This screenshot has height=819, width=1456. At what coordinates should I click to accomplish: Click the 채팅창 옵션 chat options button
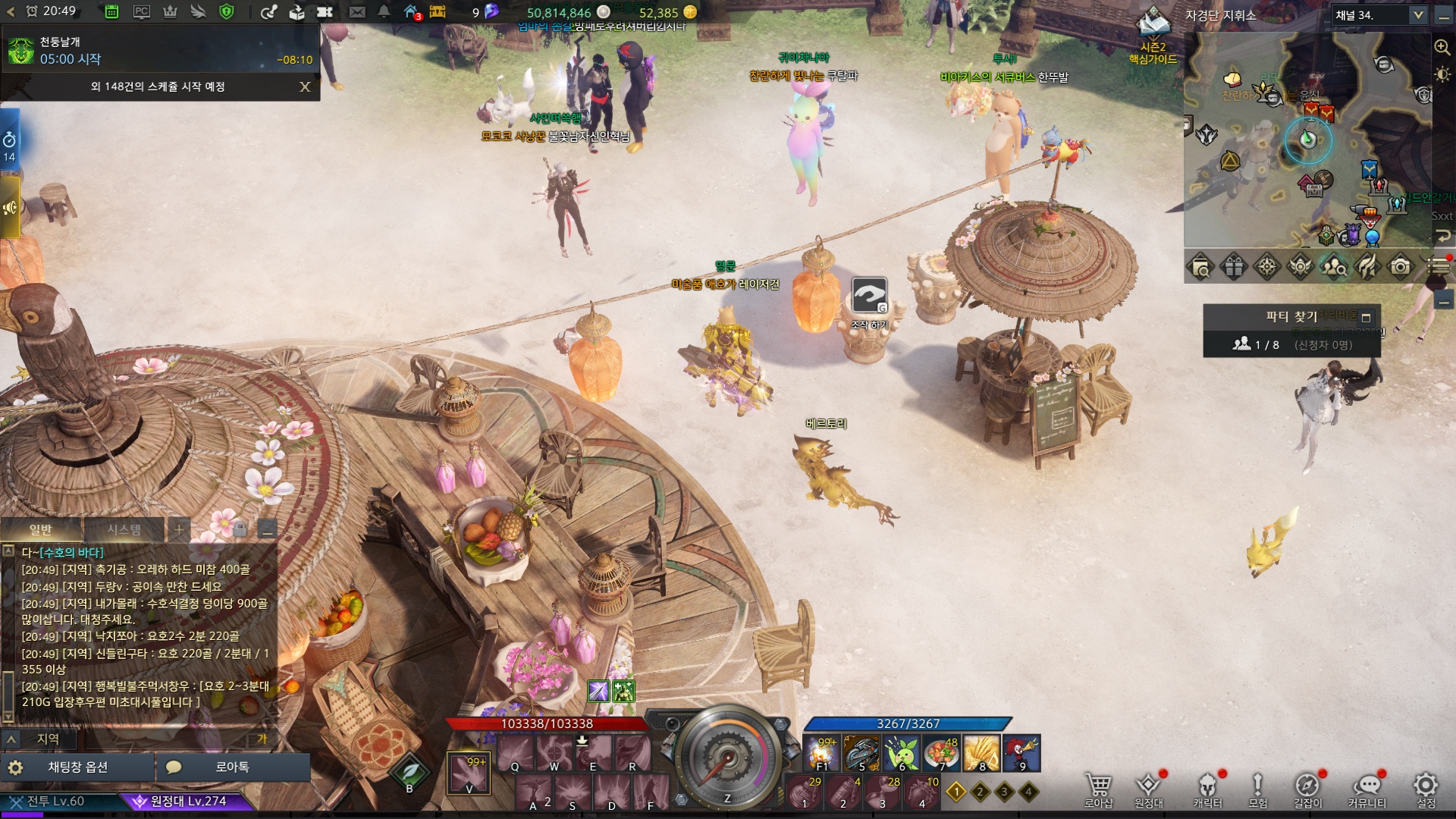pyautogui.click(x=77, y=767)
